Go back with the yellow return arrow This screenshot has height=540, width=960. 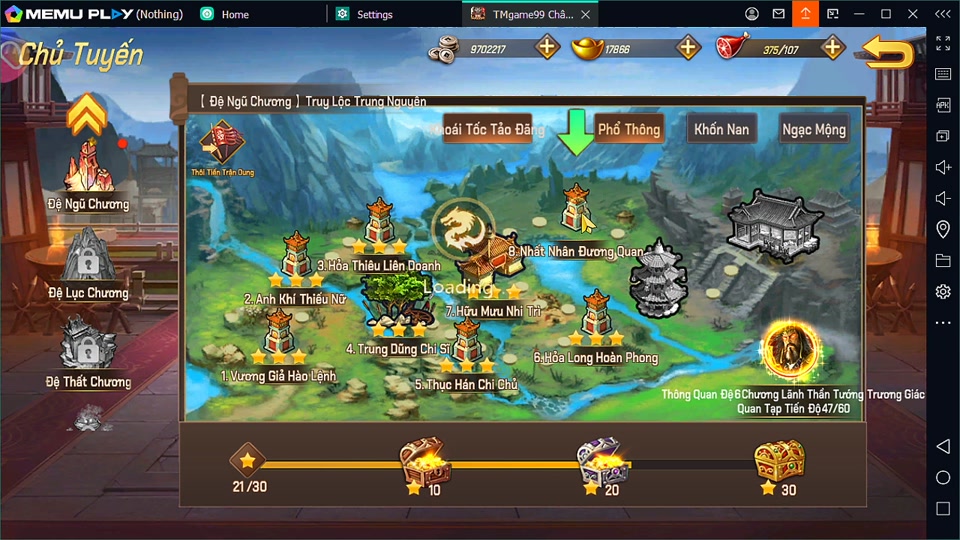pos(888,52)
